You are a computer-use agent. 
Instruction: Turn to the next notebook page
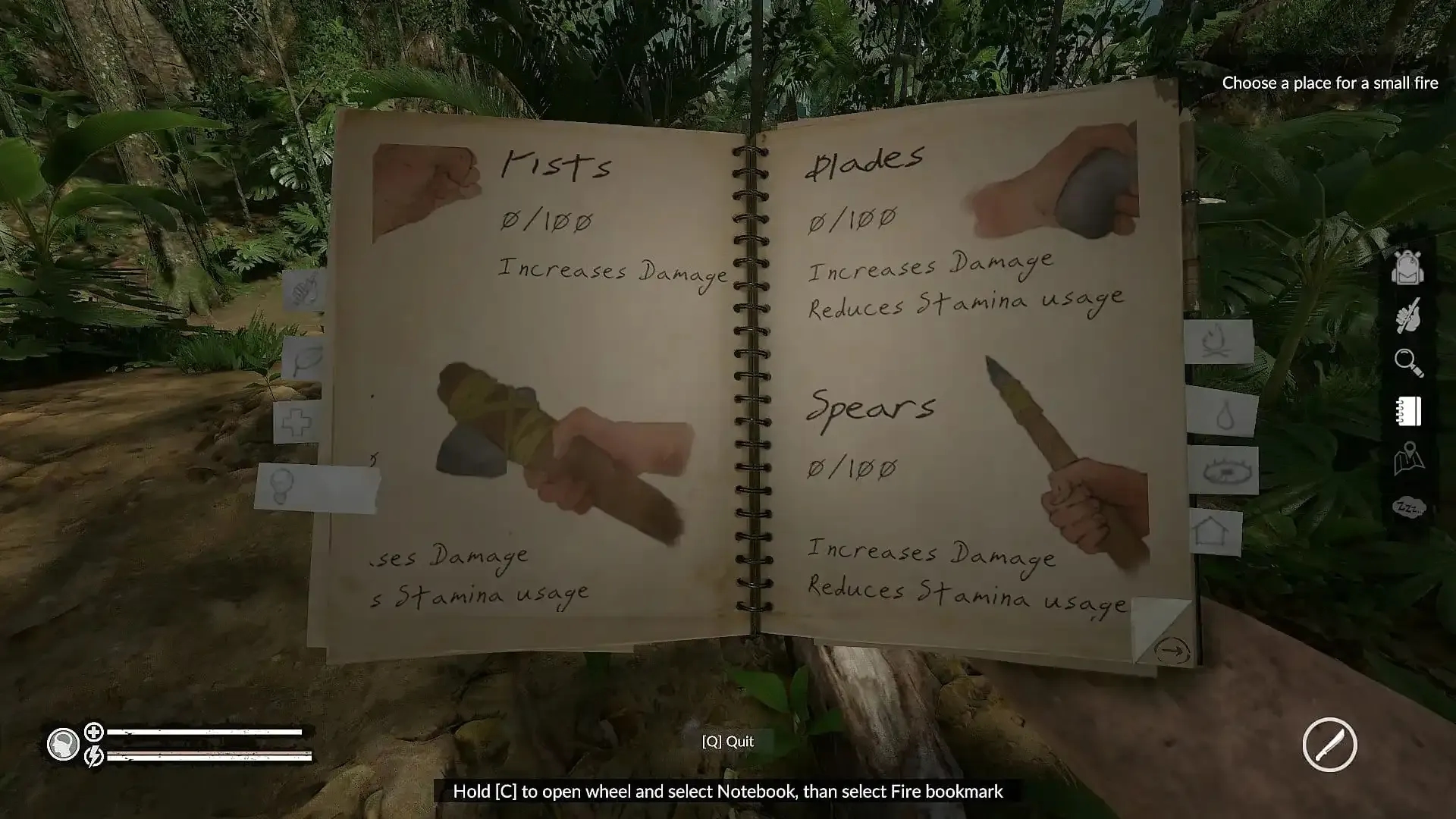[x=1172, y=651]
